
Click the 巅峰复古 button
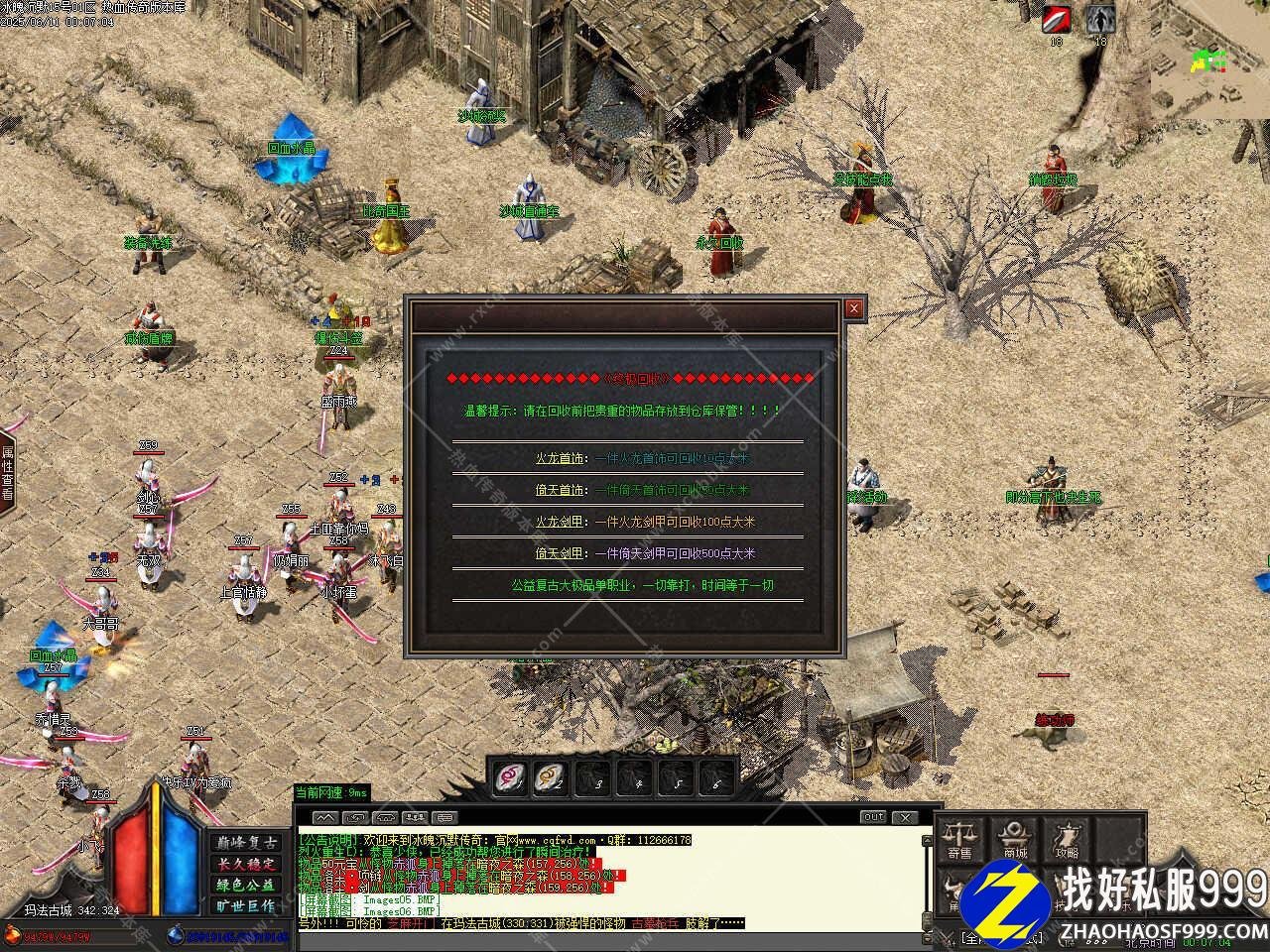245,842
